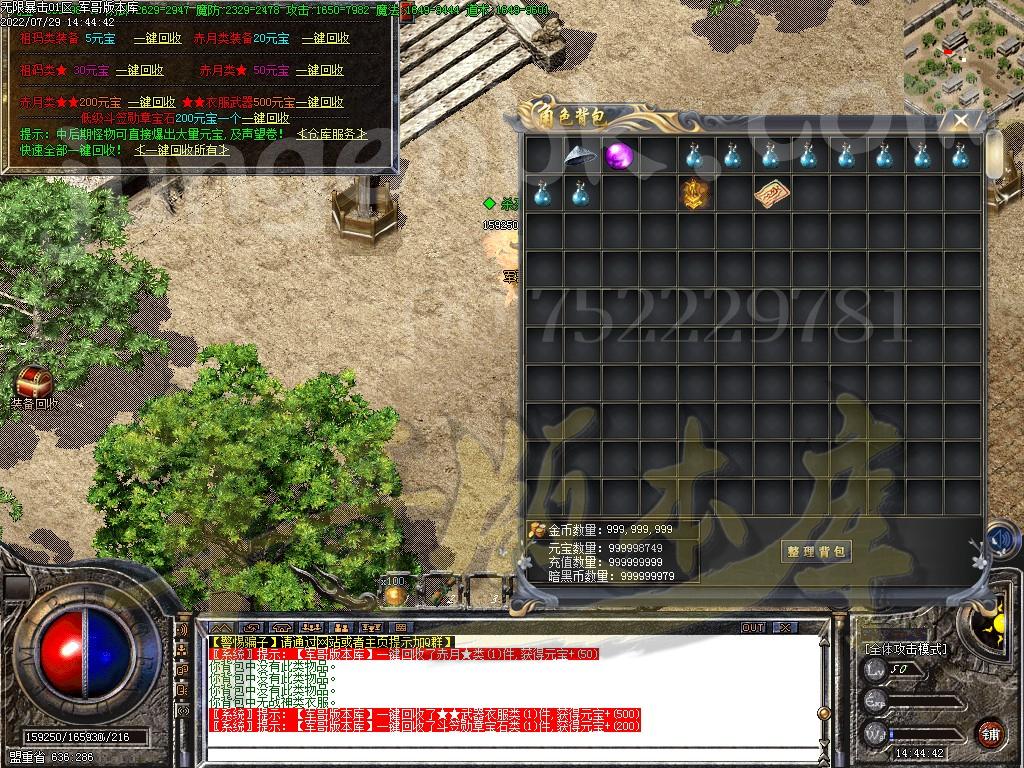The width and height of the screenshot is (1024, 768).
Task: Toggle the speaker sound icon
Action: (x=997, y=541)
